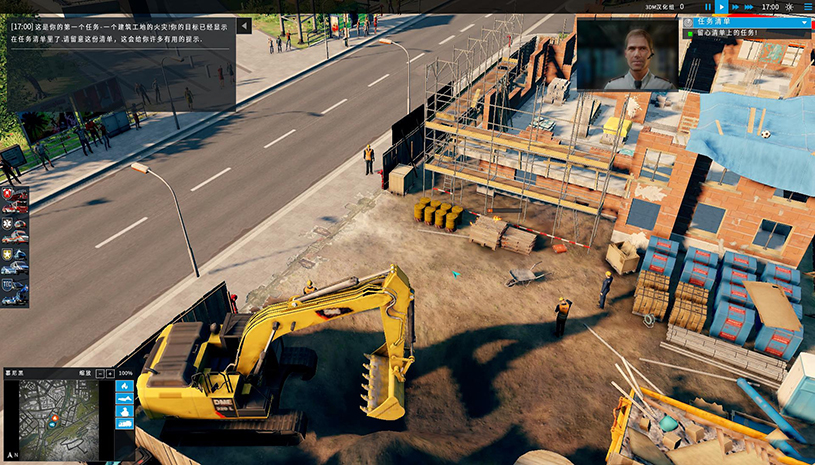Pause the game simulation
The height and width of the screenshot is (465, 815).
[708, 7]
